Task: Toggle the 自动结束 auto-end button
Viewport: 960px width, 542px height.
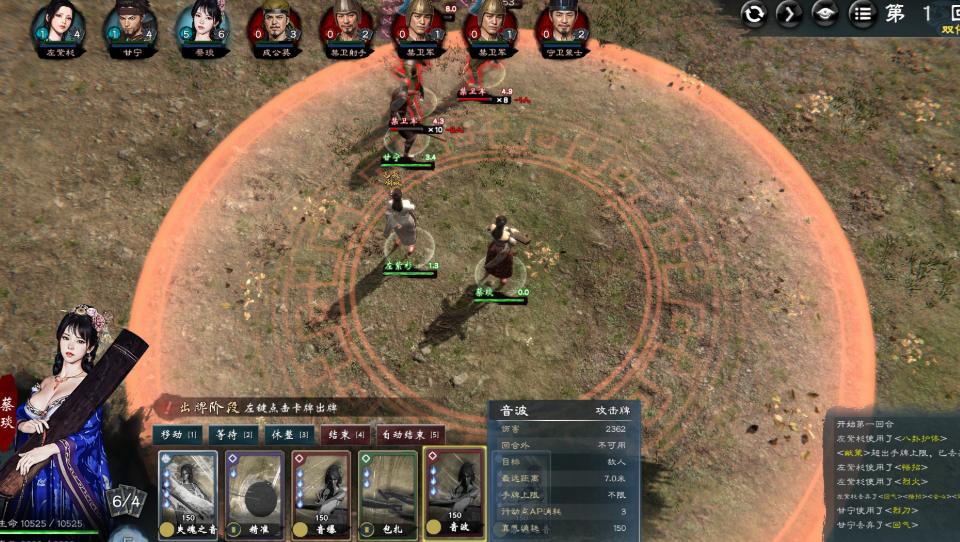Action: 410,435
